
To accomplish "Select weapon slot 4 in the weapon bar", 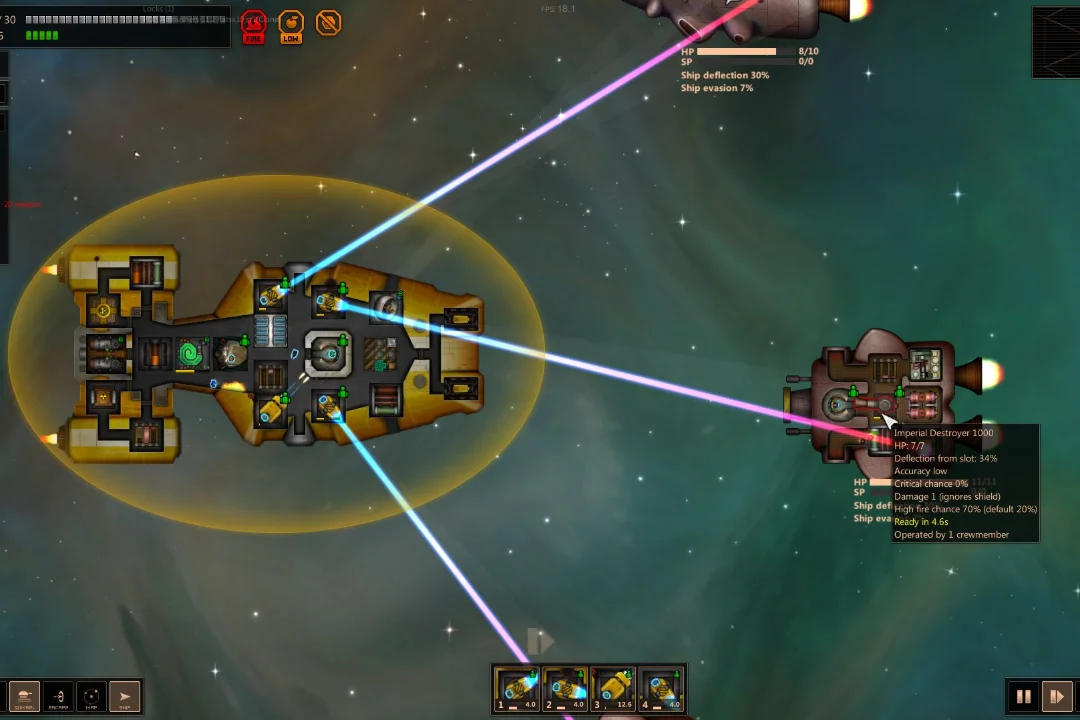I will point(661,689).
